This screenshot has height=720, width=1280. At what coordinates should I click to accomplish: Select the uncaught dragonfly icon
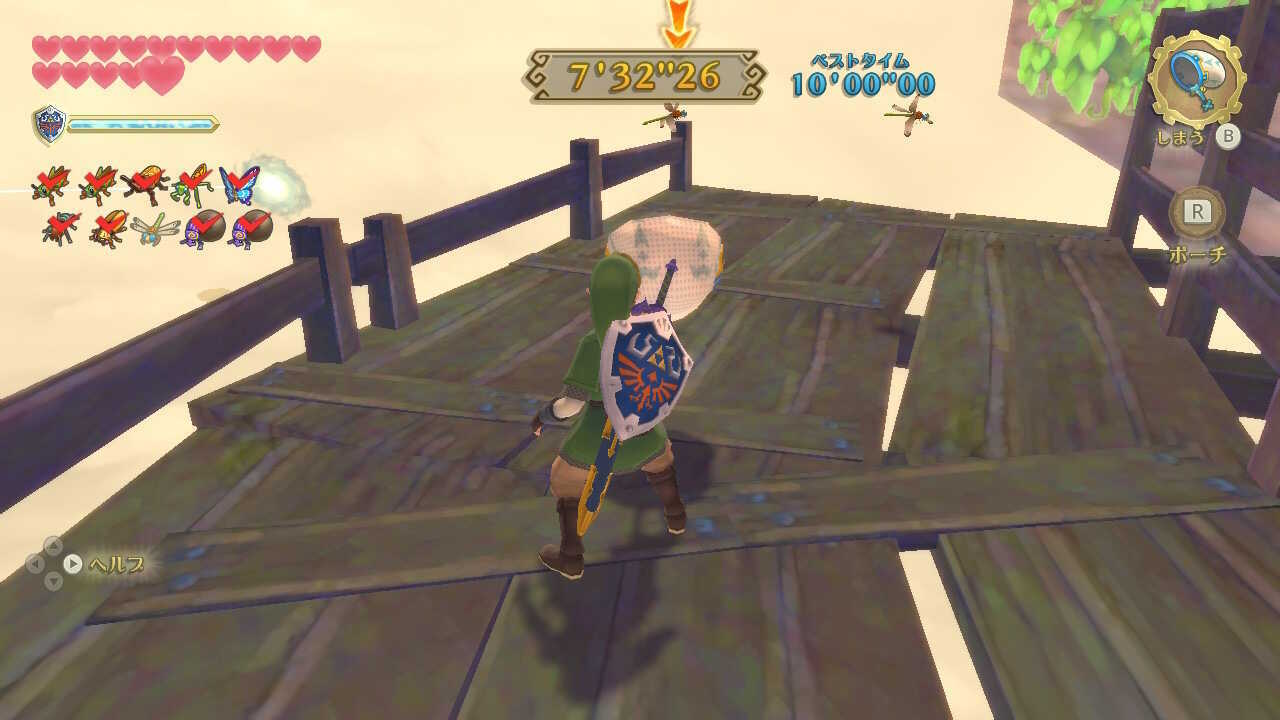click(x=155, y=232)
